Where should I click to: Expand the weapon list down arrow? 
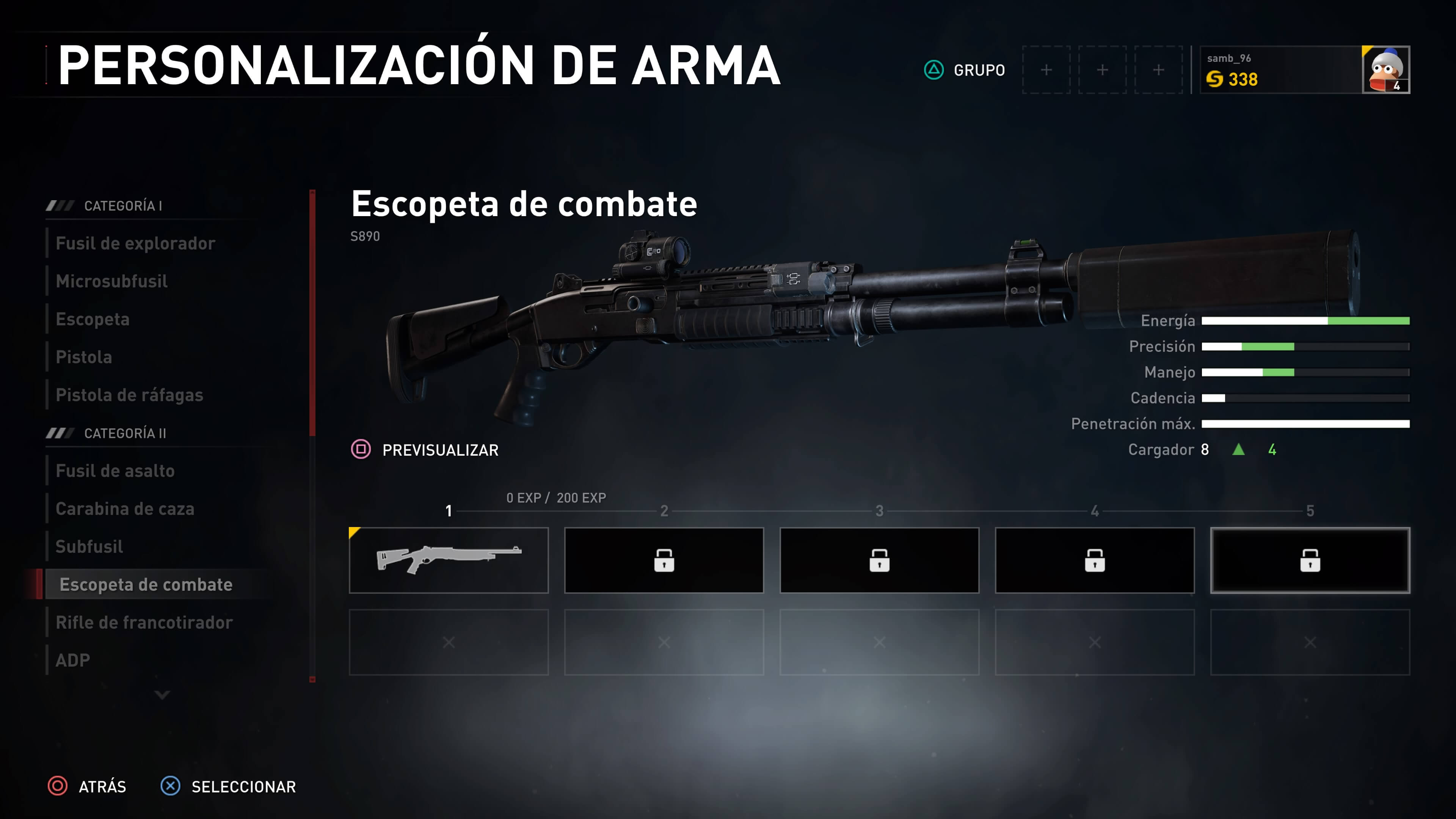(162, 695)
